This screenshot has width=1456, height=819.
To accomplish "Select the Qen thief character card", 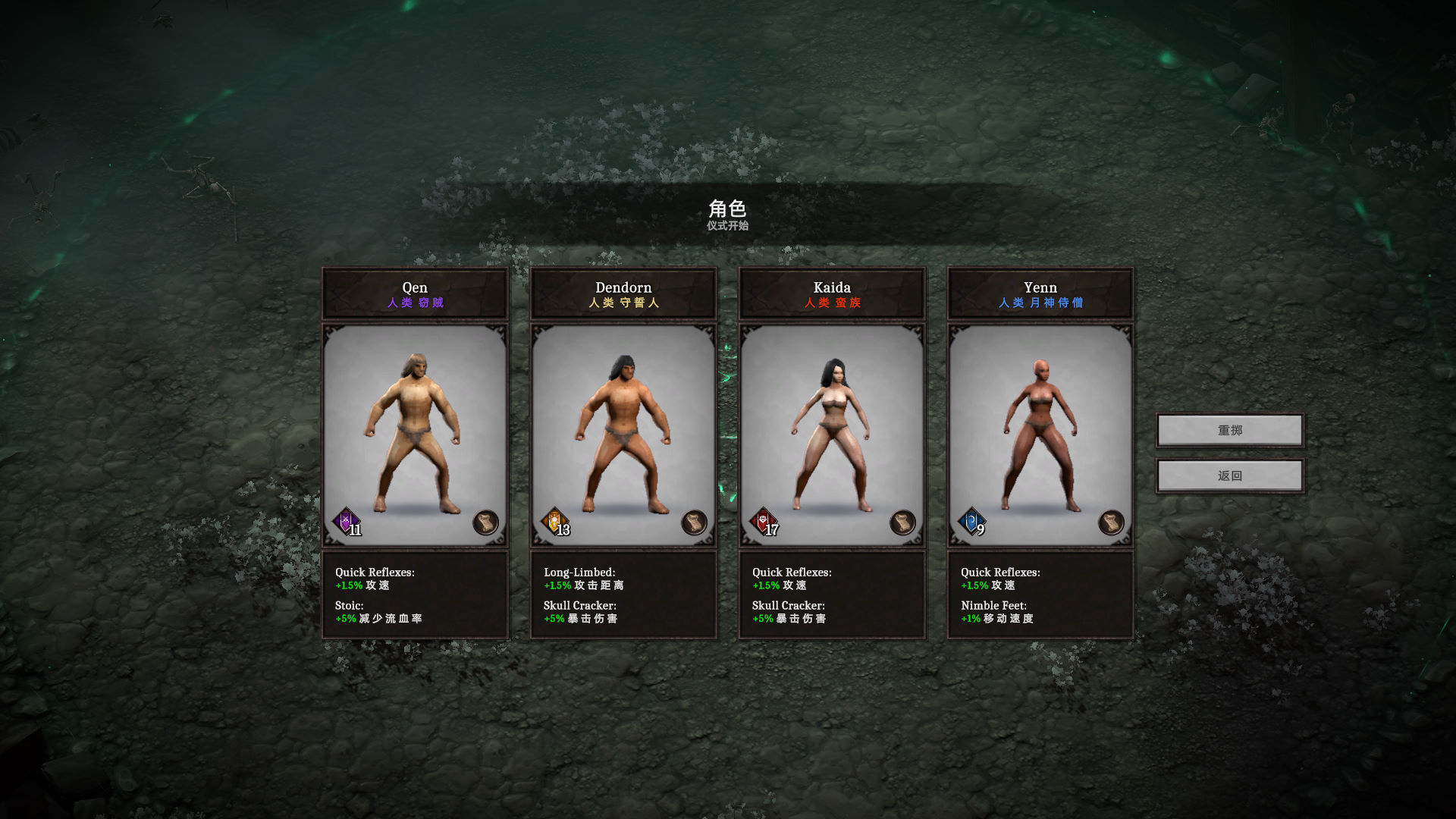I will coord(415,432).
